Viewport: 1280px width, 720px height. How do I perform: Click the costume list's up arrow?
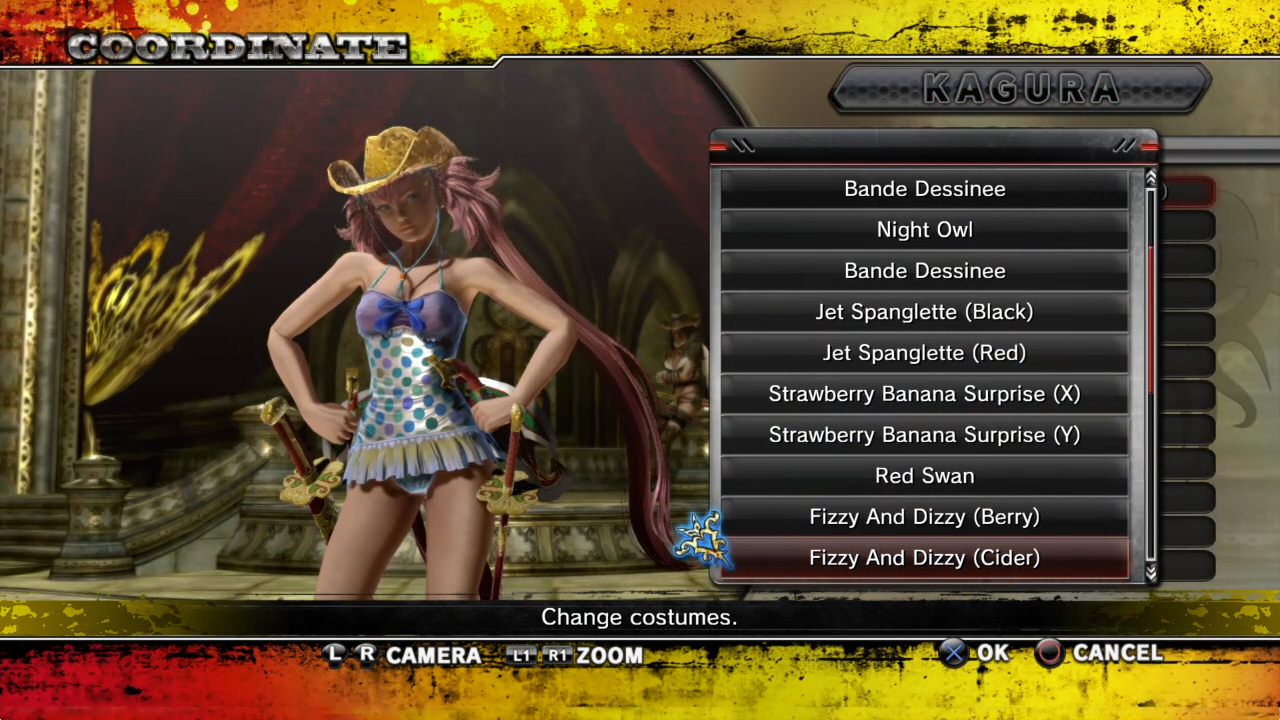tap(1151, 178)
